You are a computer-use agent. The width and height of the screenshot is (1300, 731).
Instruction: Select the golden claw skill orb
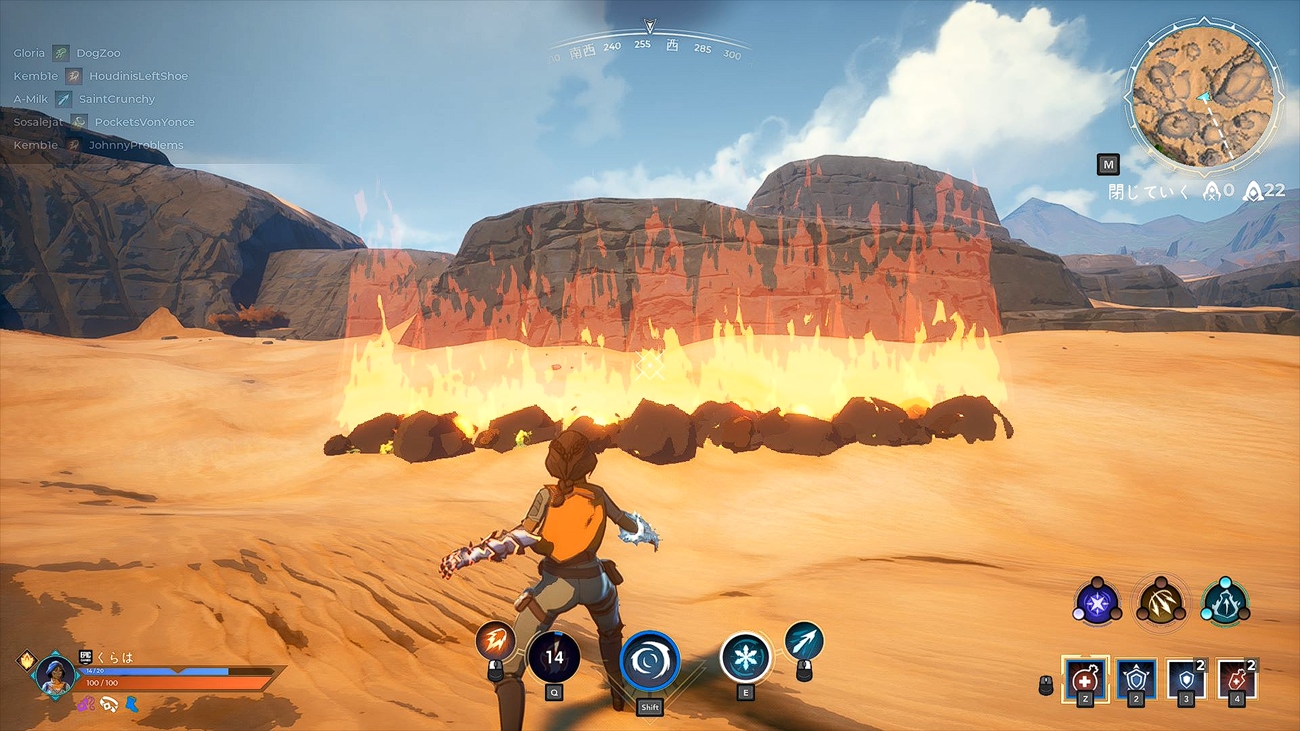coord(1160,603)
